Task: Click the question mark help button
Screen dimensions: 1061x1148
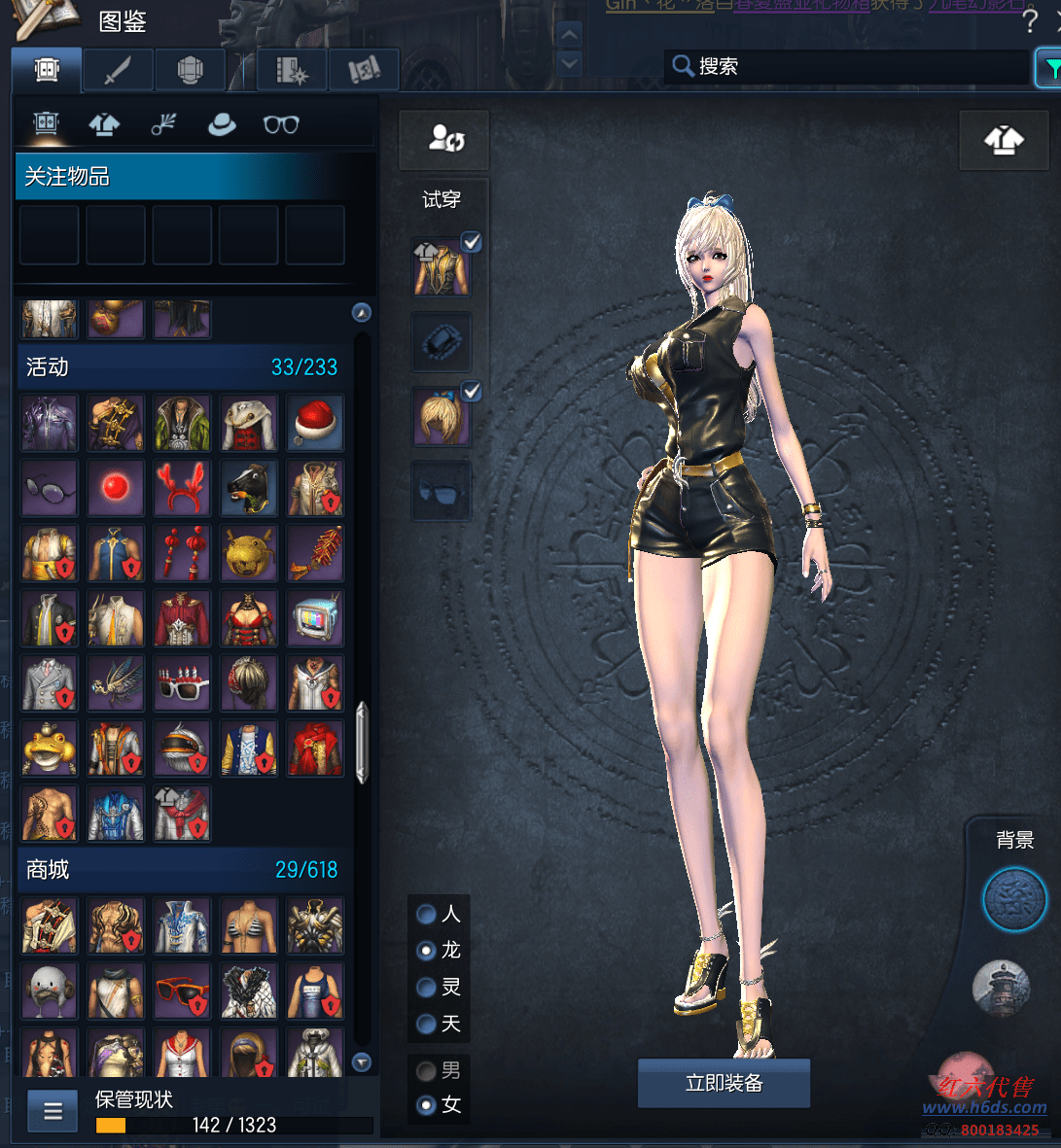Action: coord(1031,22)
